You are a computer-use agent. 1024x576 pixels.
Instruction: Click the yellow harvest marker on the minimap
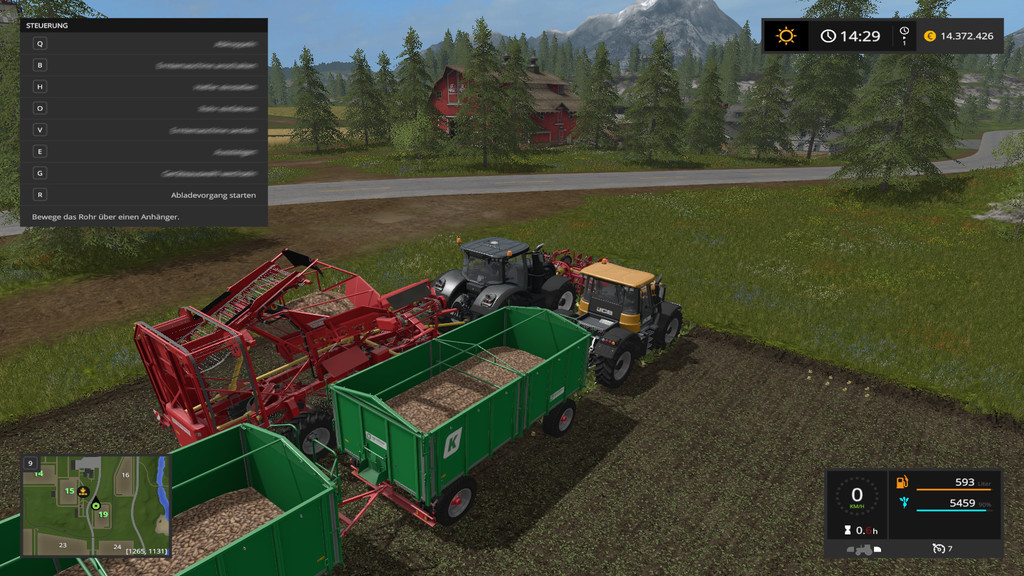(x=84, y=491)
